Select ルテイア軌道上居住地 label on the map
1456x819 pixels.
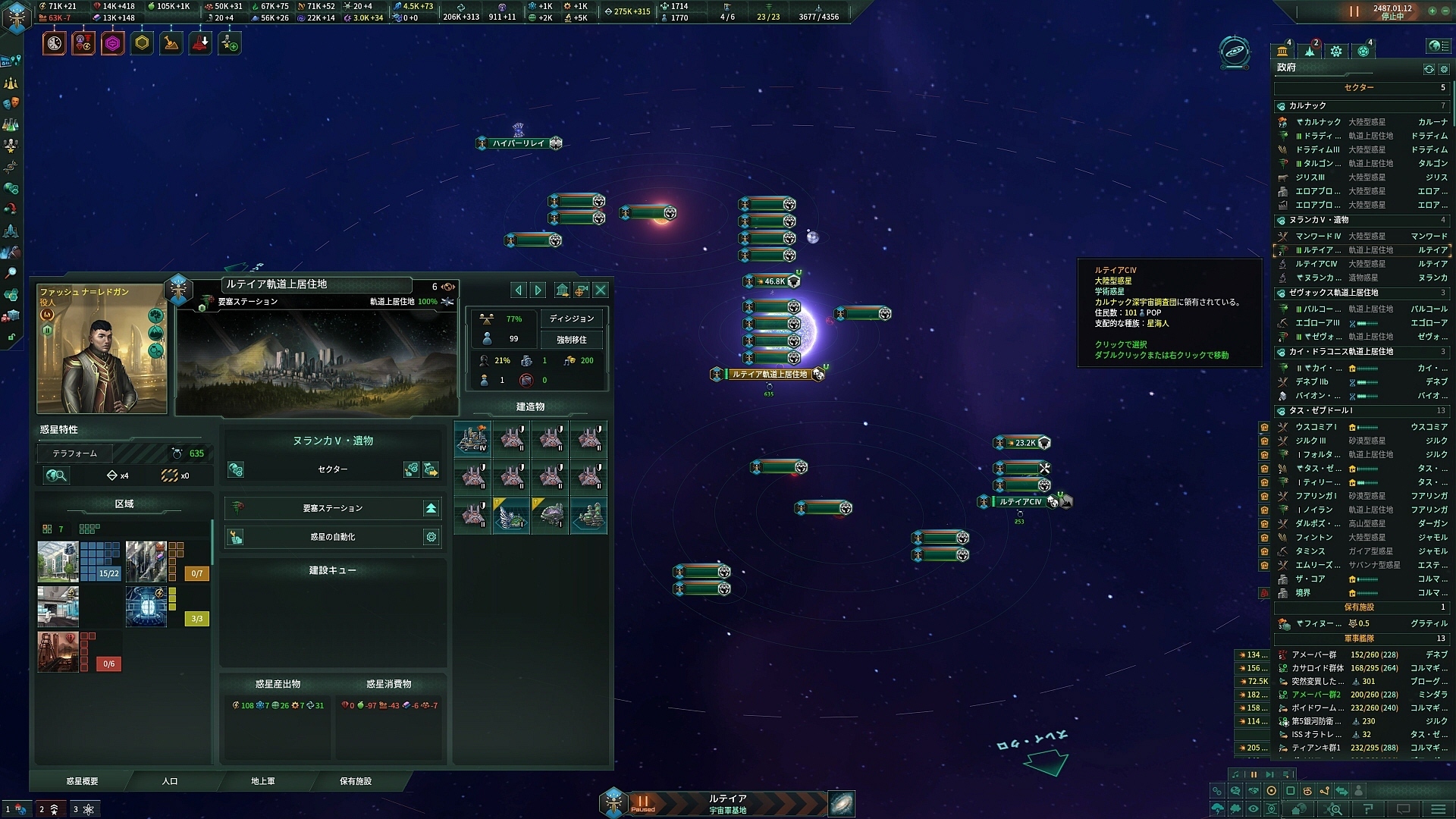click(x=769, y=375)
